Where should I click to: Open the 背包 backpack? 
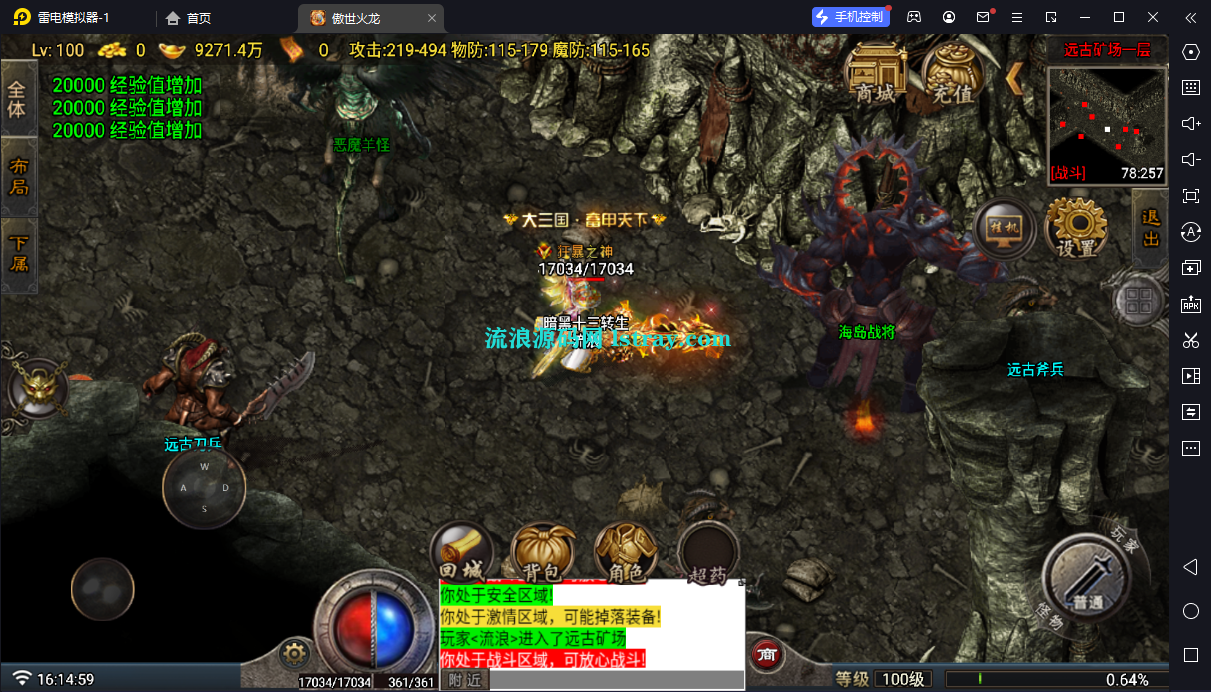[543, 553]
